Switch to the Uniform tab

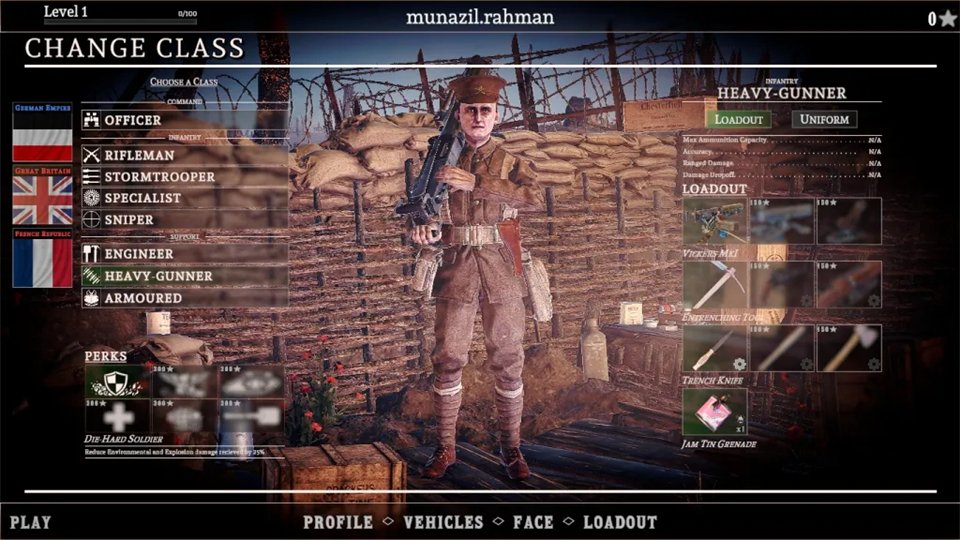pos(824,119)
